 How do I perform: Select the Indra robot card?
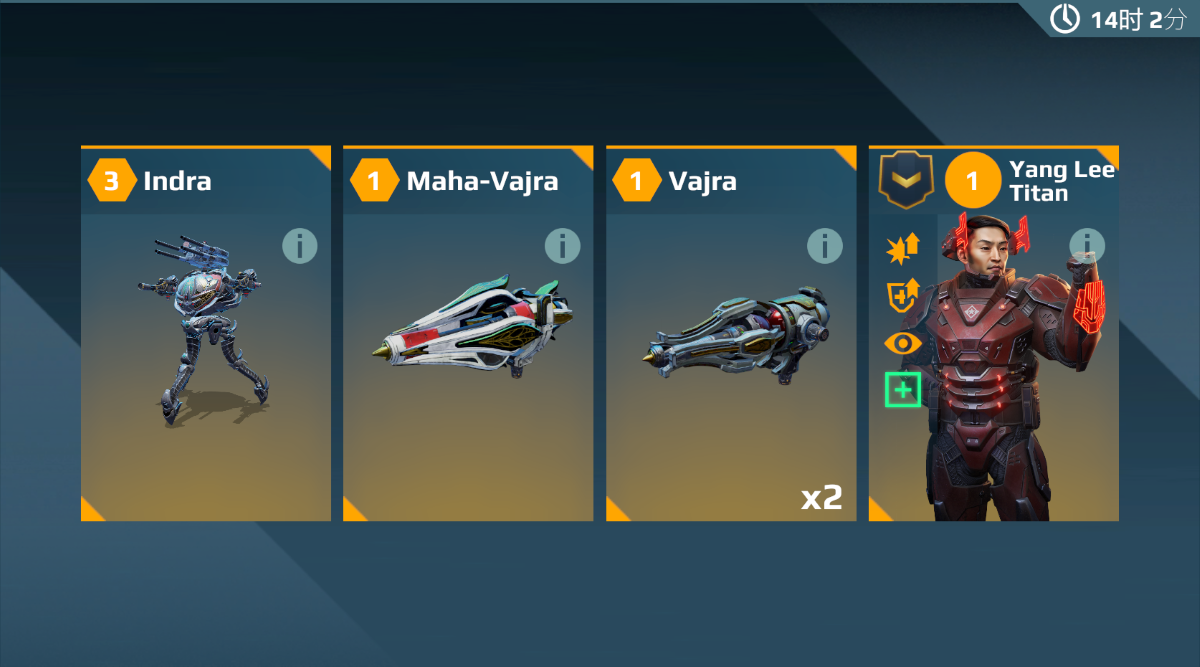click(x=205, y=360)
